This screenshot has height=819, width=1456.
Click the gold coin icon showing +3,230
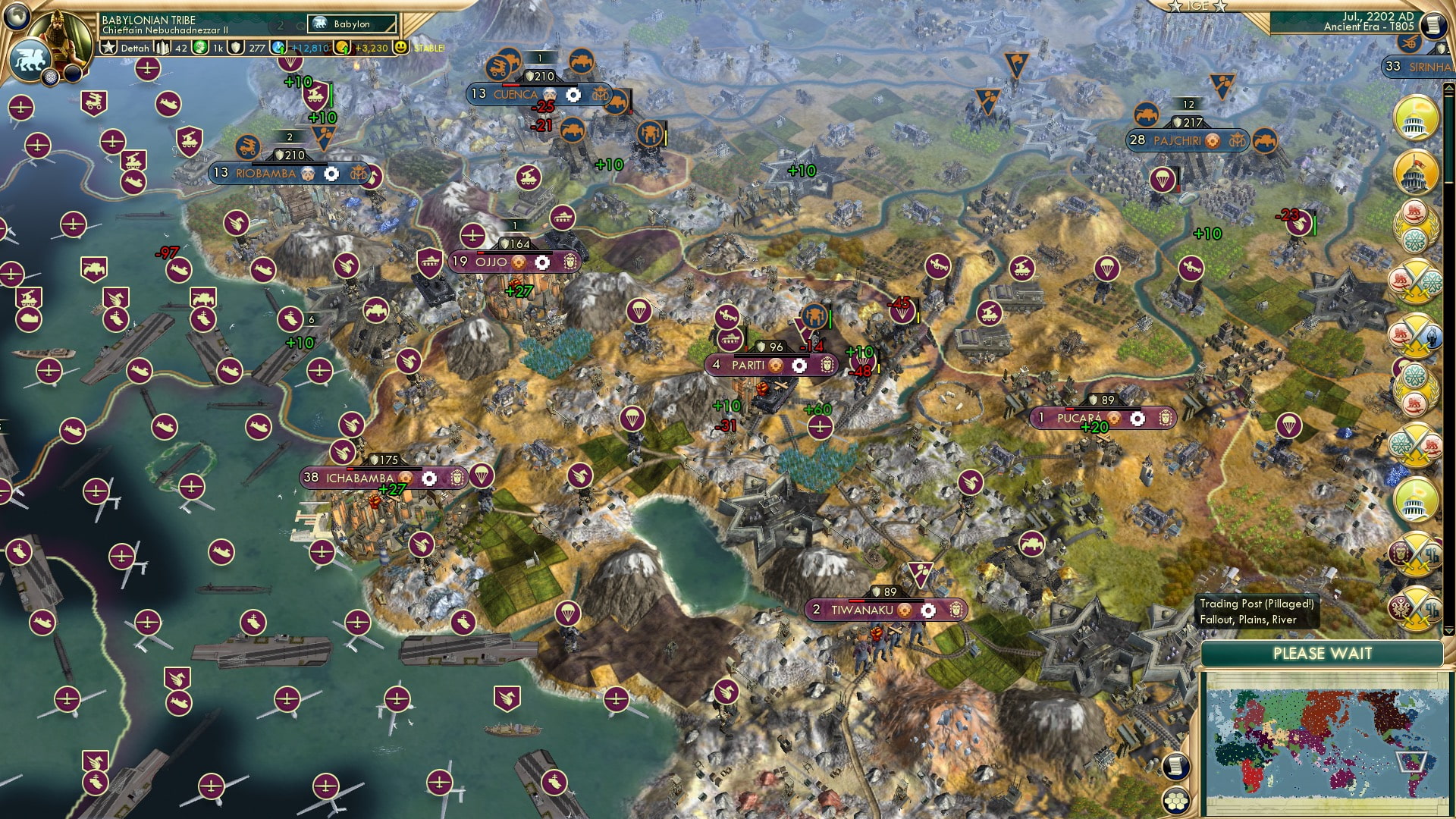343,48
